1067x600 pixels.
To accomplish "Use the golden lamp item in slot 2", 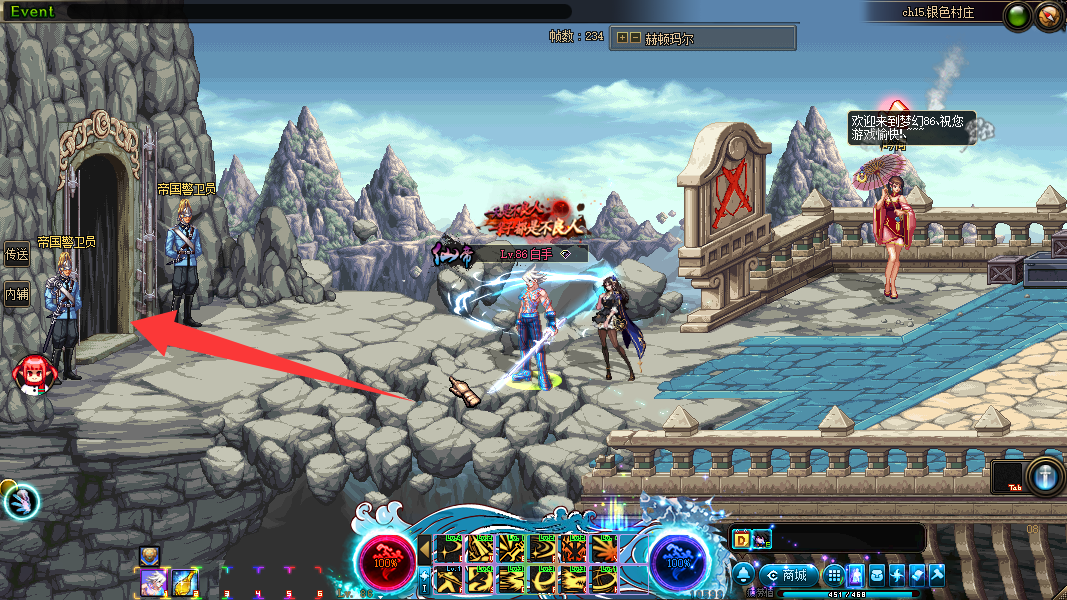I will point(182,582).
